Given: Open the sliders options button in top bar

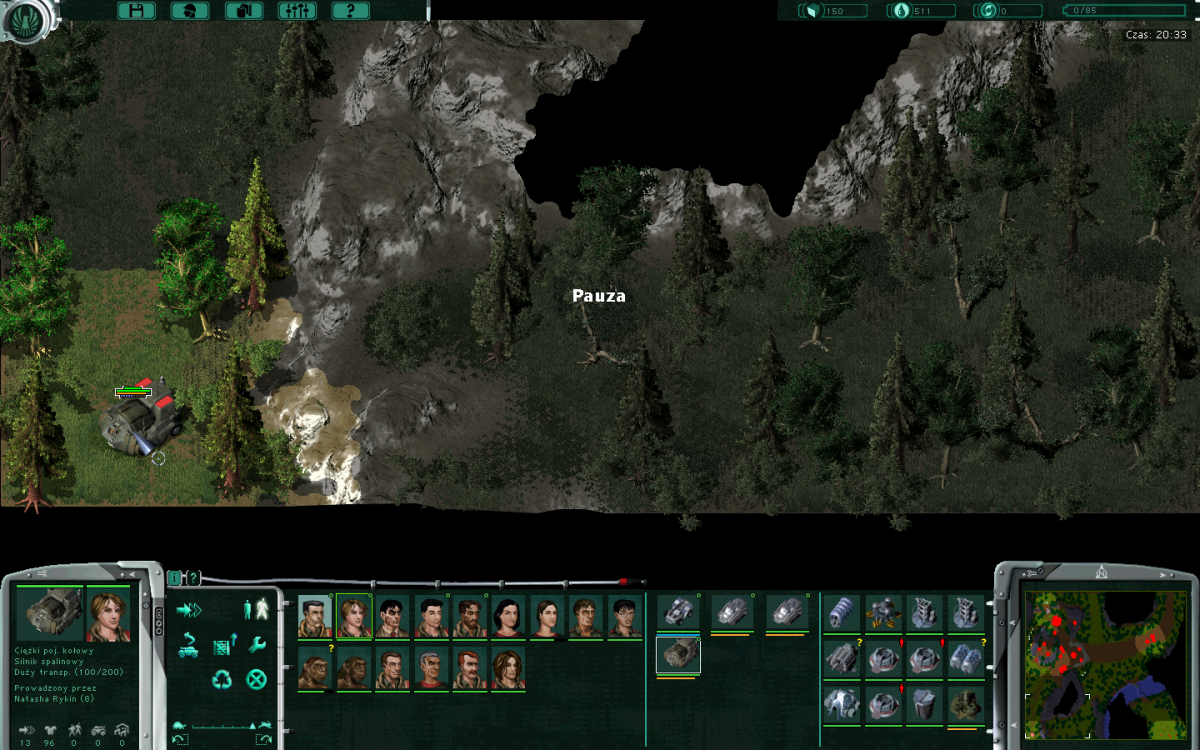Looking at the screenshot, I should tap(297, 11).
